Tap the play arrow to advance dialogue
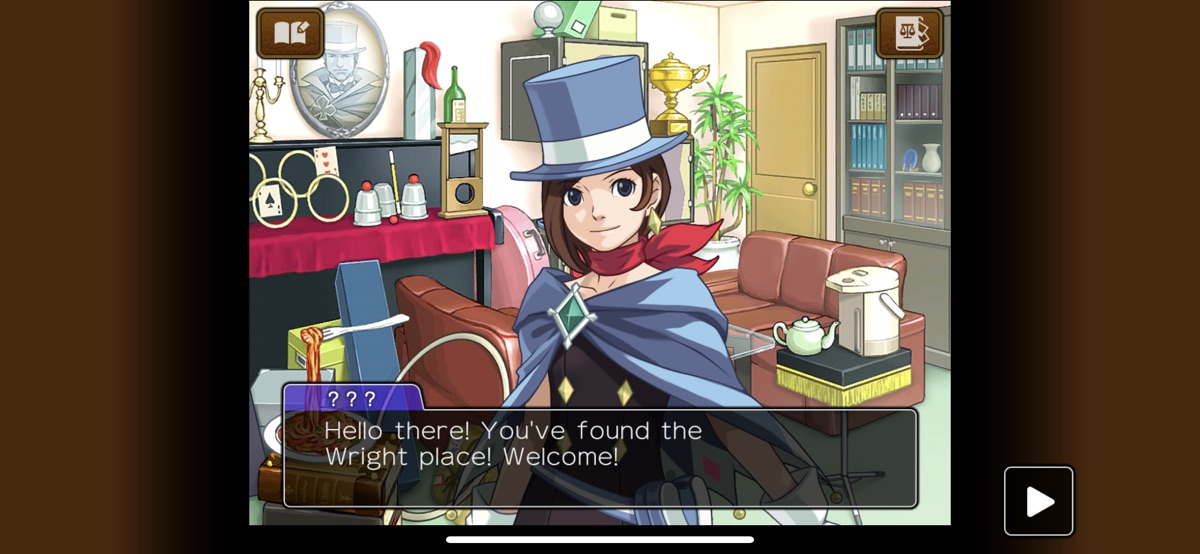1200x554 pixels. click(1038, 501)
